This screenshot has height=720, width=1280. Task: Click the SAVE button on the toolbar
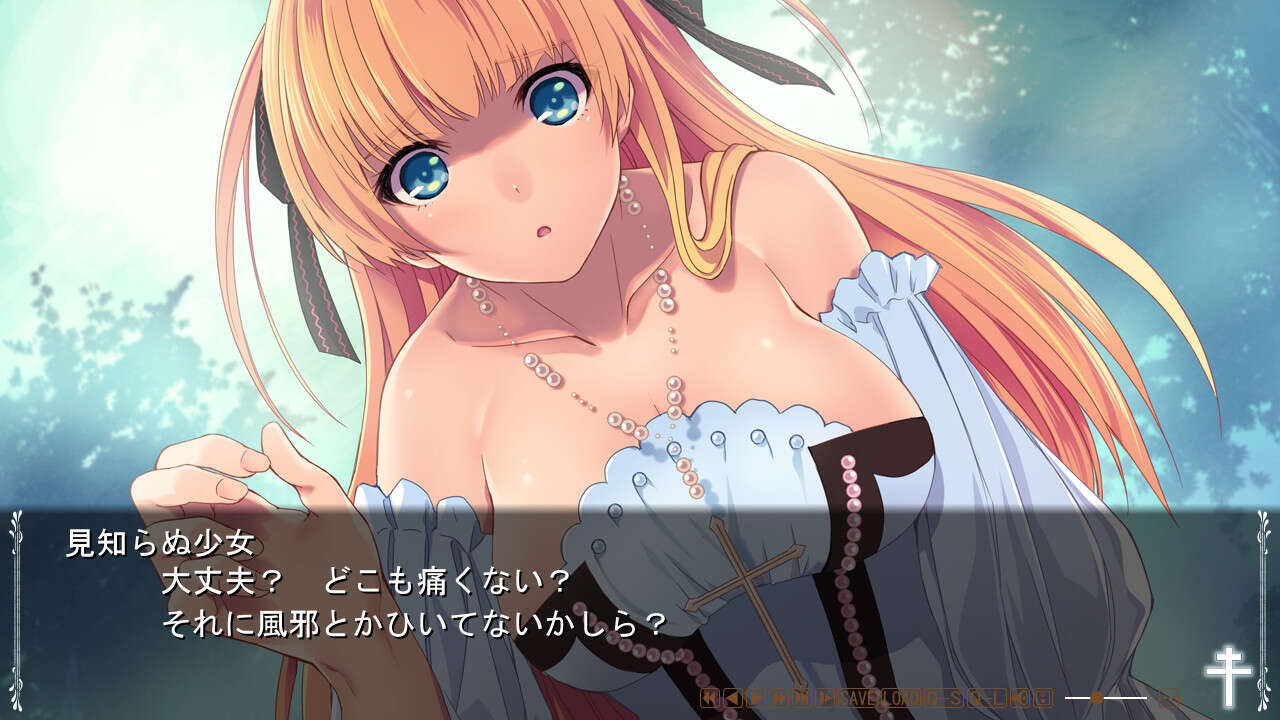coord(857,699)
